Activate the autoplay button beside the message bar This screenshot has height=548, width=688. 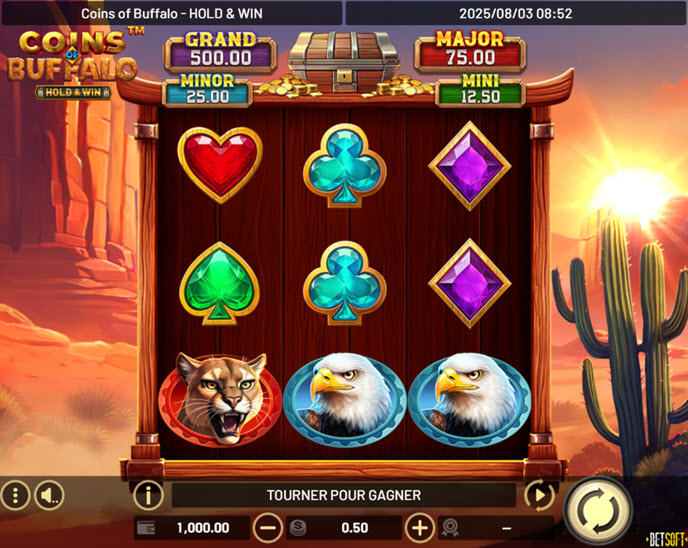pyautogui.click(x=539, y=494)
